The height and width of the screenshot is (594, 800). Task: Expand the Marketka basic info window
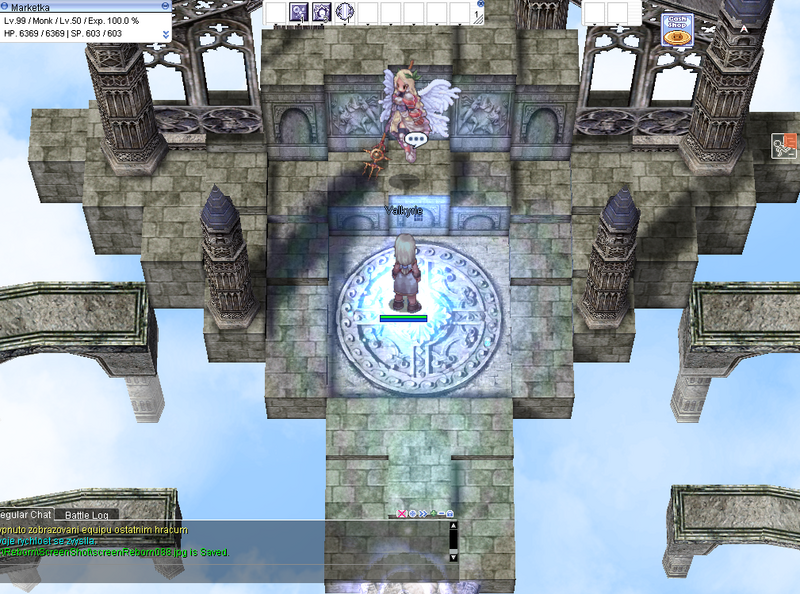165,33
